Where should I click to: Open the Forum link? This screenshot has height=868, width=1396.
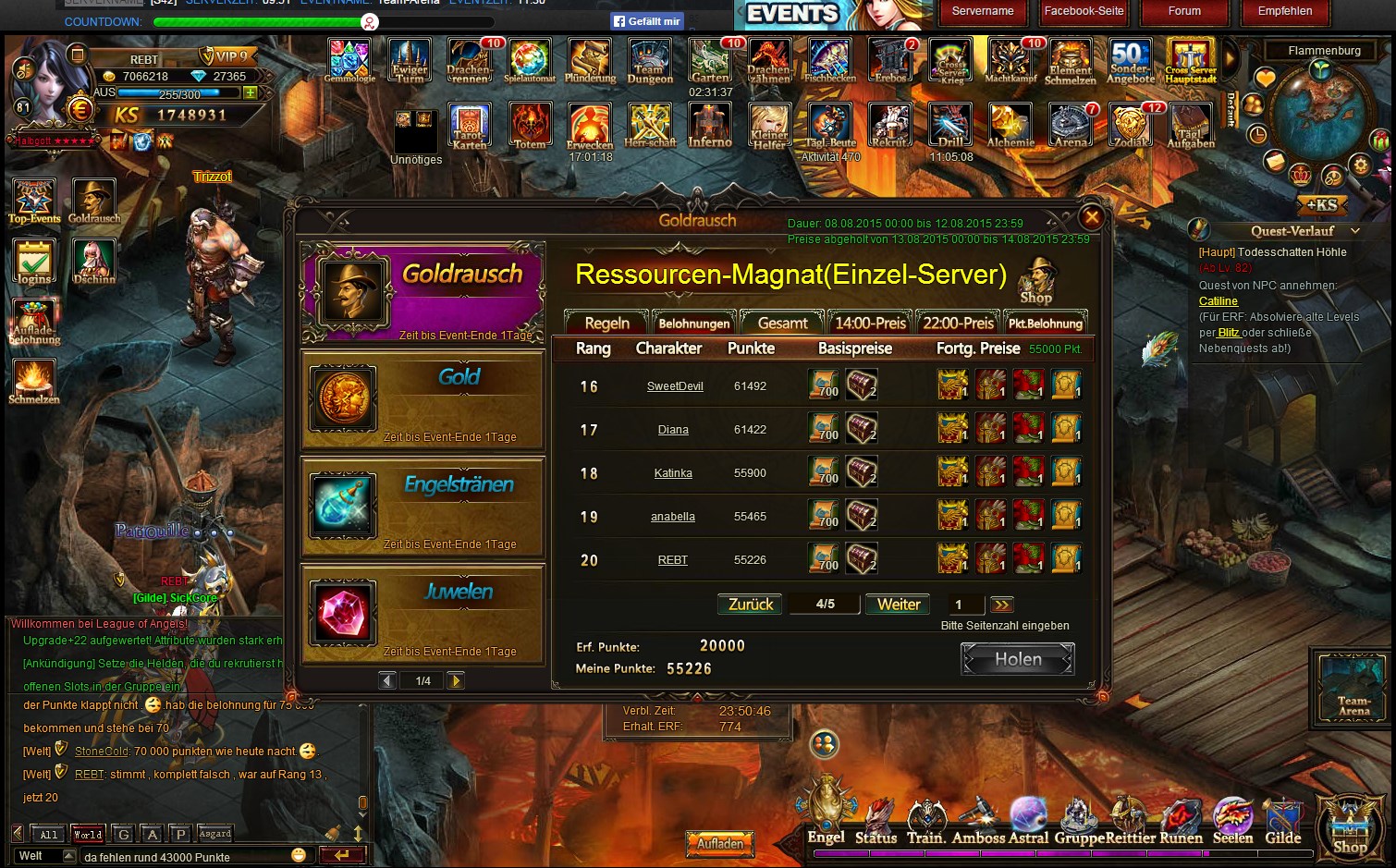pos(1184,11)
